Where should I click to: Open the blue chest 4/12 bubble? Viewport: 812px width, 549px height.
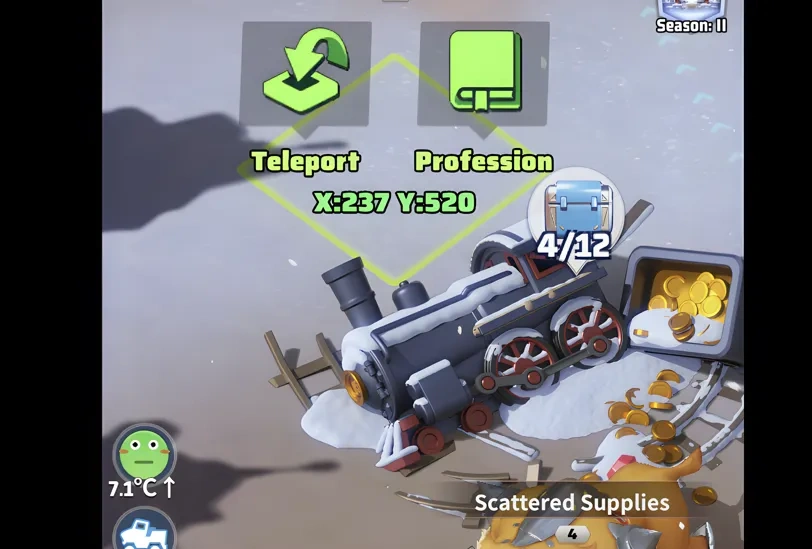click(x=575, y=213)
